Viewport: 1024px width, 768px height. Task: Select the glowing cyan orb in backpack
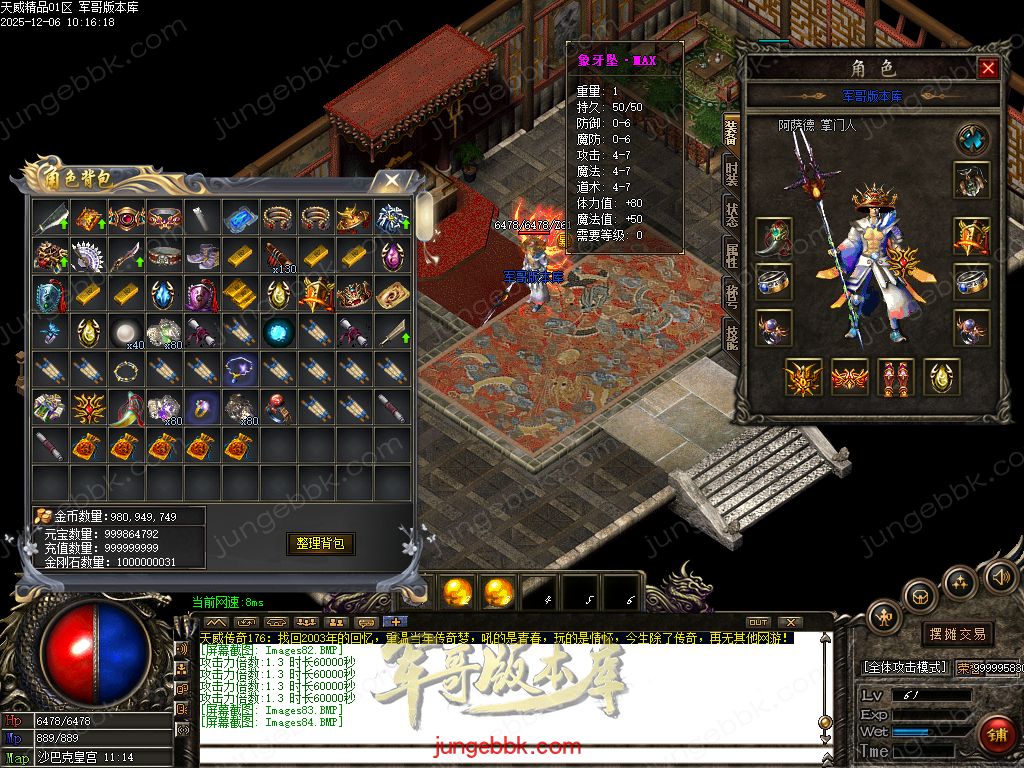click(x=277, y=331)
